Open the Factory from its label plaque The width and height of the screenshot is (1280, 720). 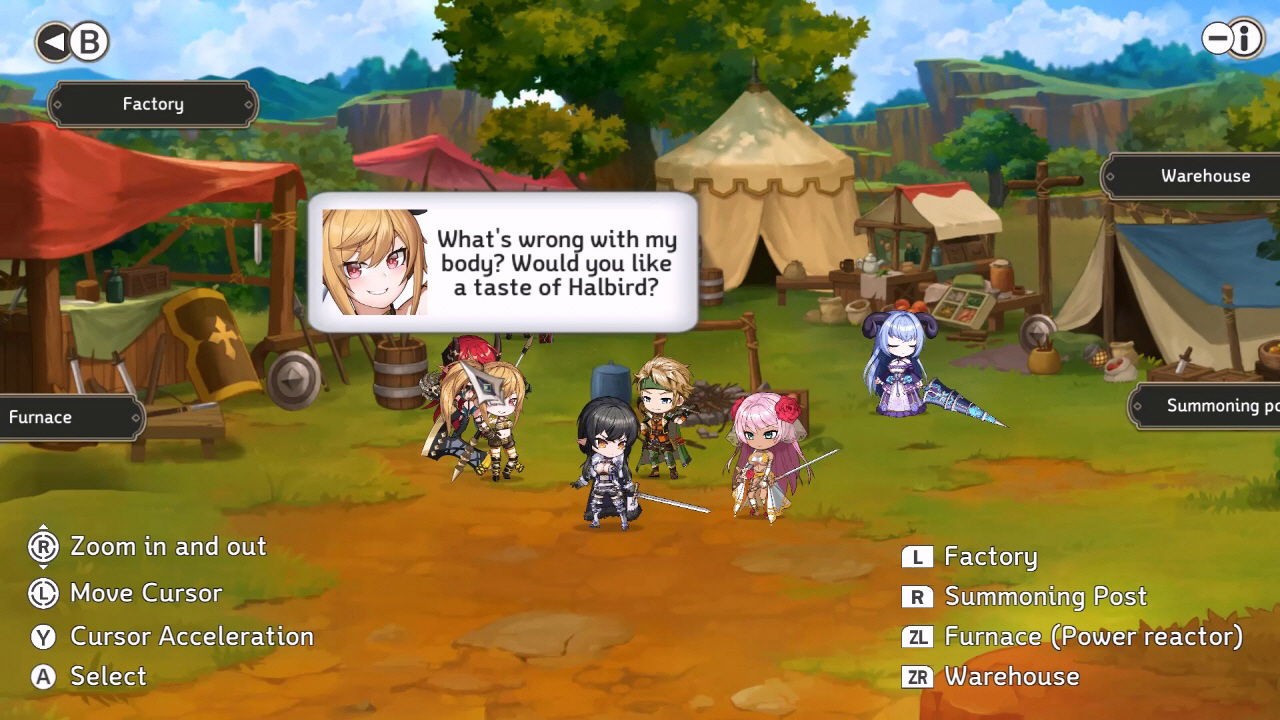153,104
